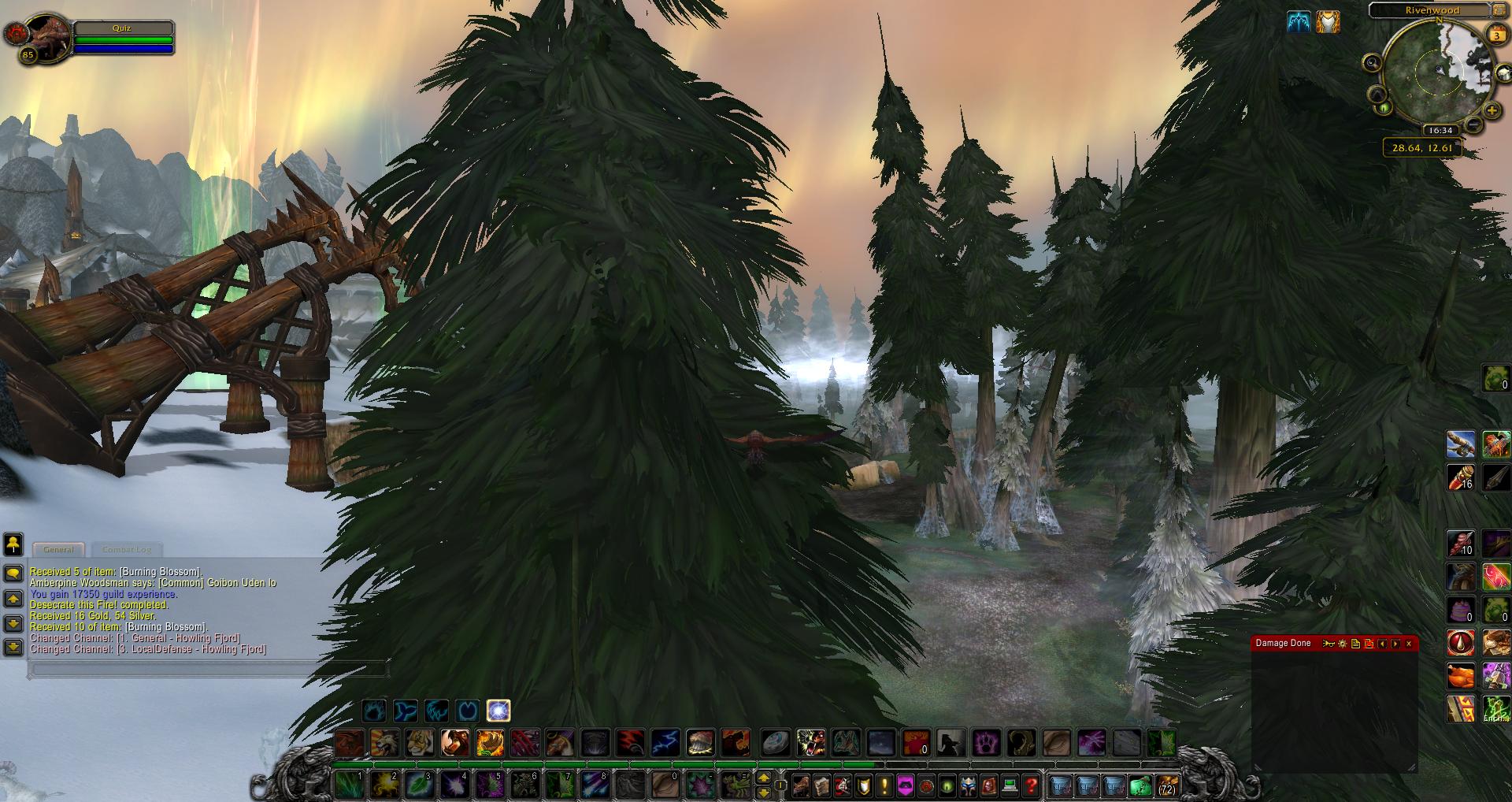Switch to the Combat Log chat tab

coord(126,549)
